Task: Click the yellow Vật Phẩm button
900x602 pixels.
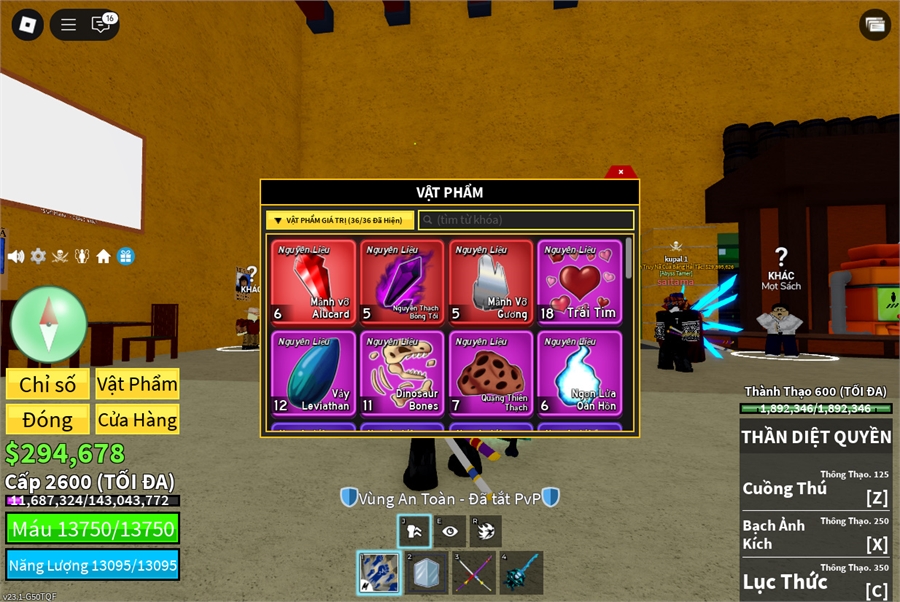Action: pos(137,385)
